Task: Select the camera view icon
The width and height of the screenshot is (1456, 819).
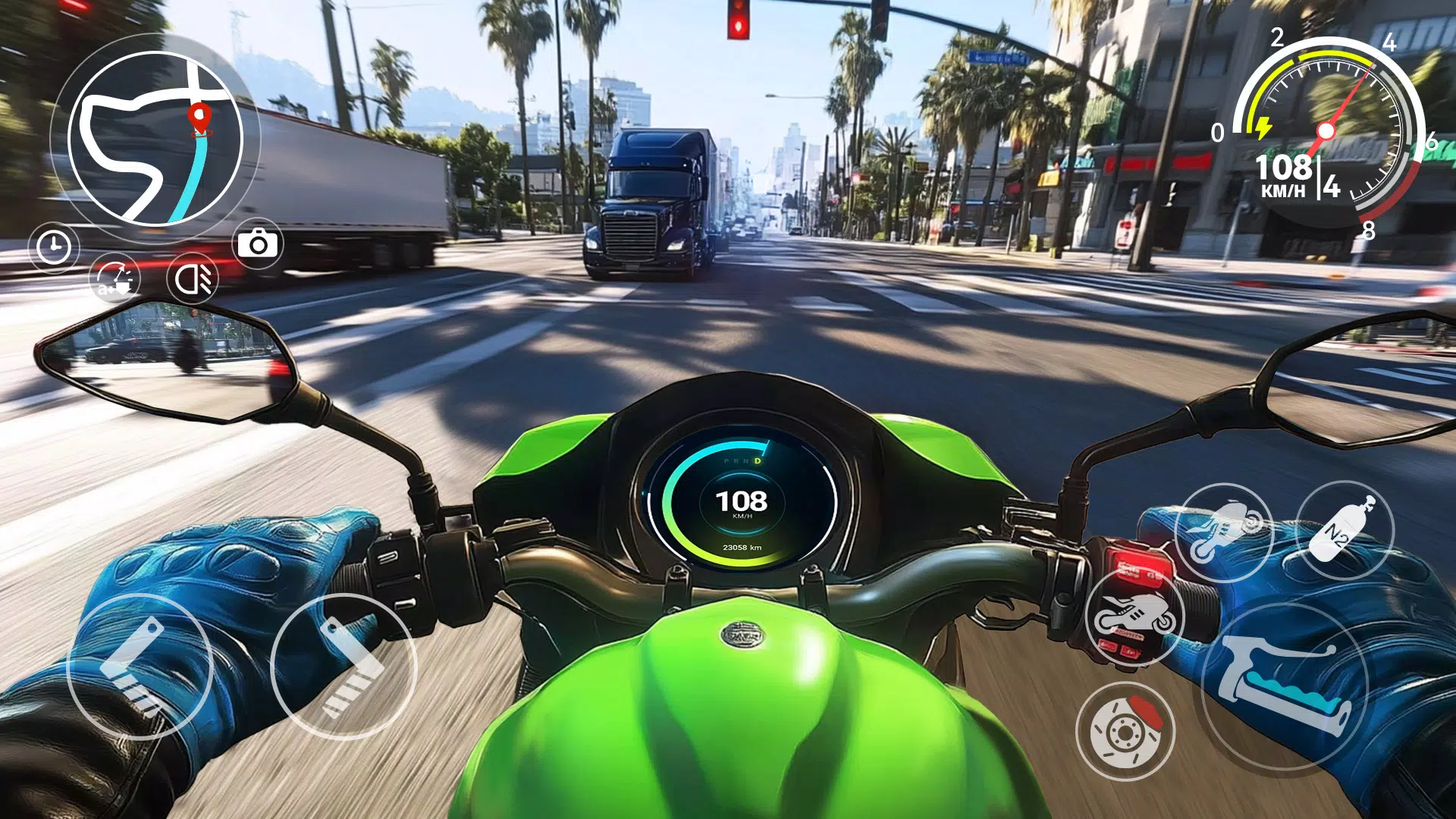Action: coord(258,243)
